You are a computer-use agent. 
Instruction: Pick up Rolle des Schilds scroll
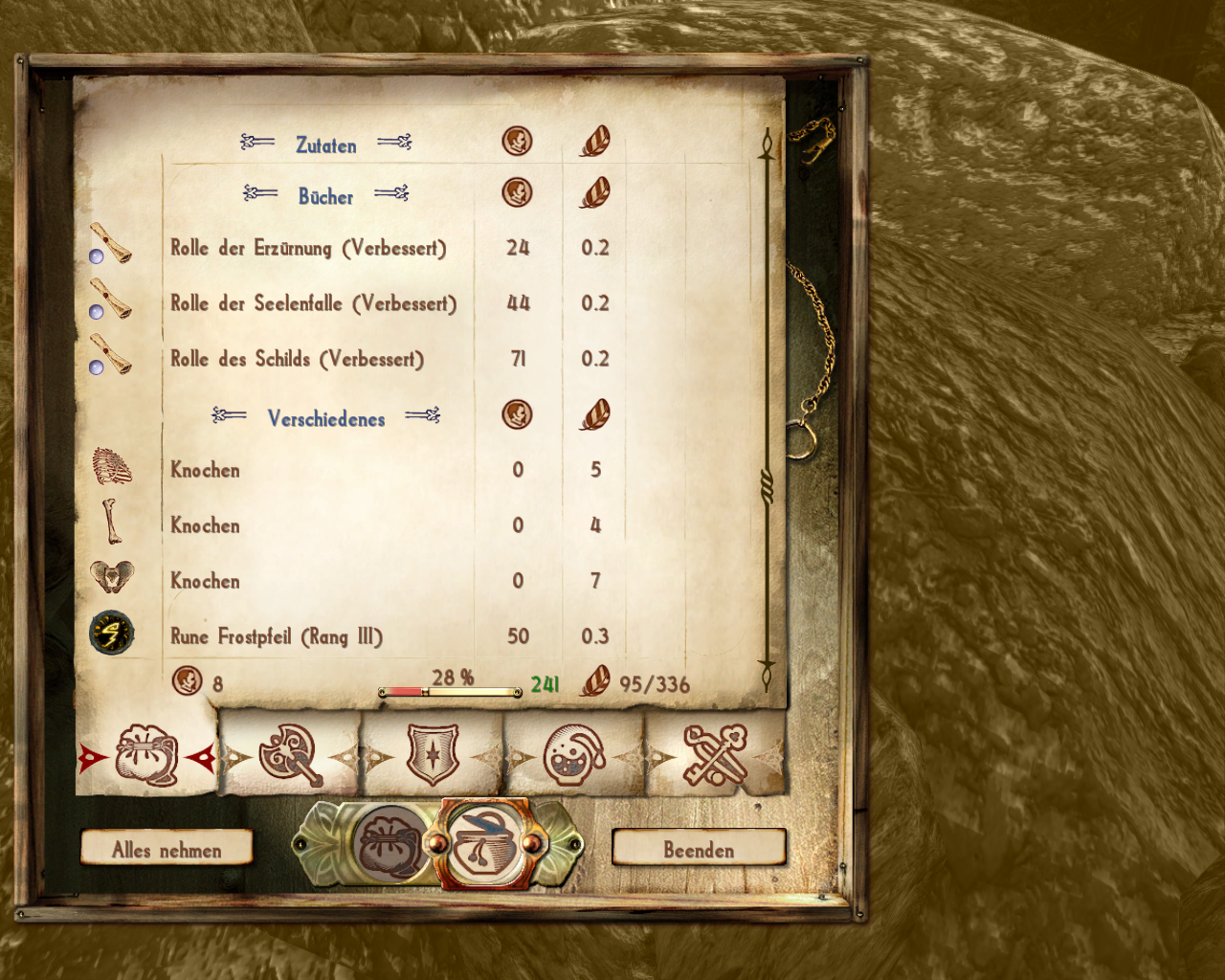pyautogui.click(x=297, y=359)
